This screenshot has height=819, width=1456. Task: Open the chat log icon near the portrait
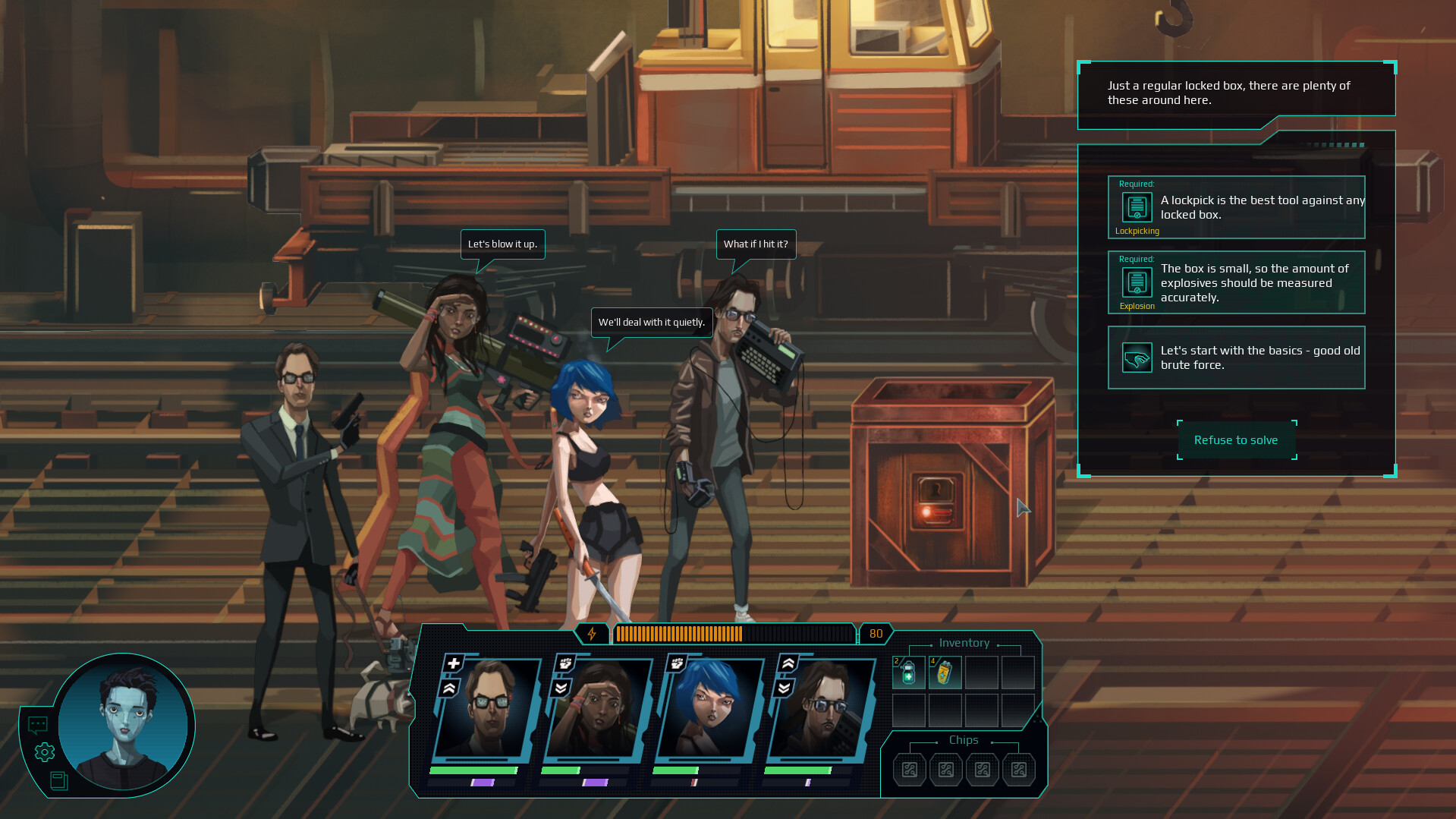pyautogui.click(x=38, y=723)
